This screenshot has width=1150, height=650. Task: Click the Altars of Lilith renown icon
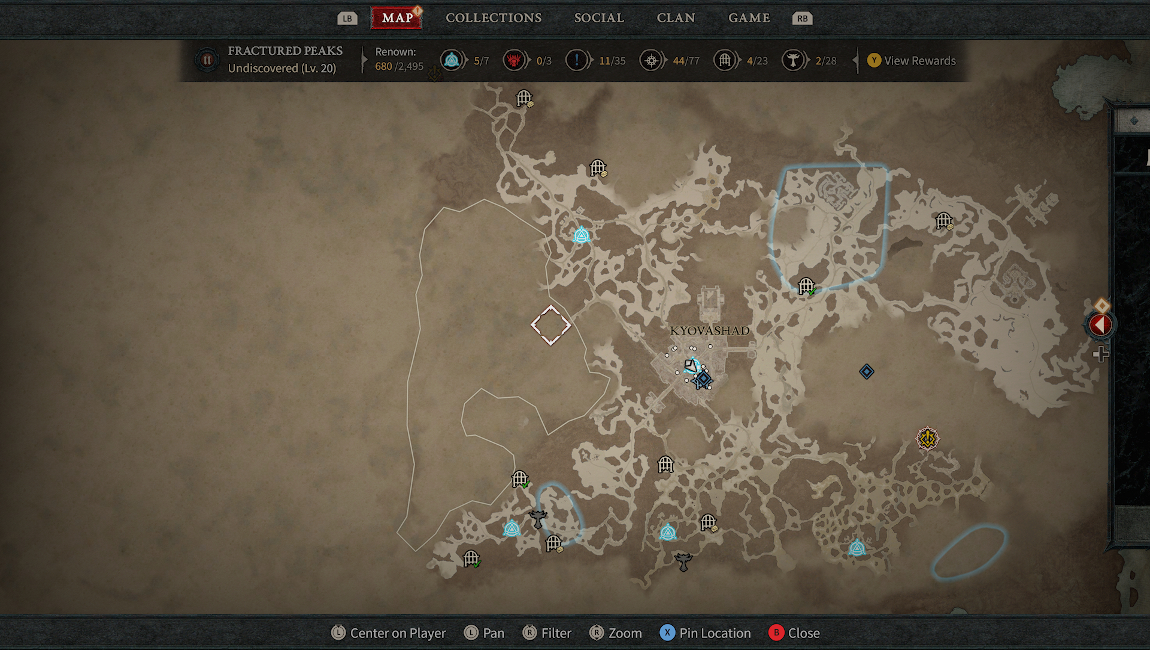point(795,61)
